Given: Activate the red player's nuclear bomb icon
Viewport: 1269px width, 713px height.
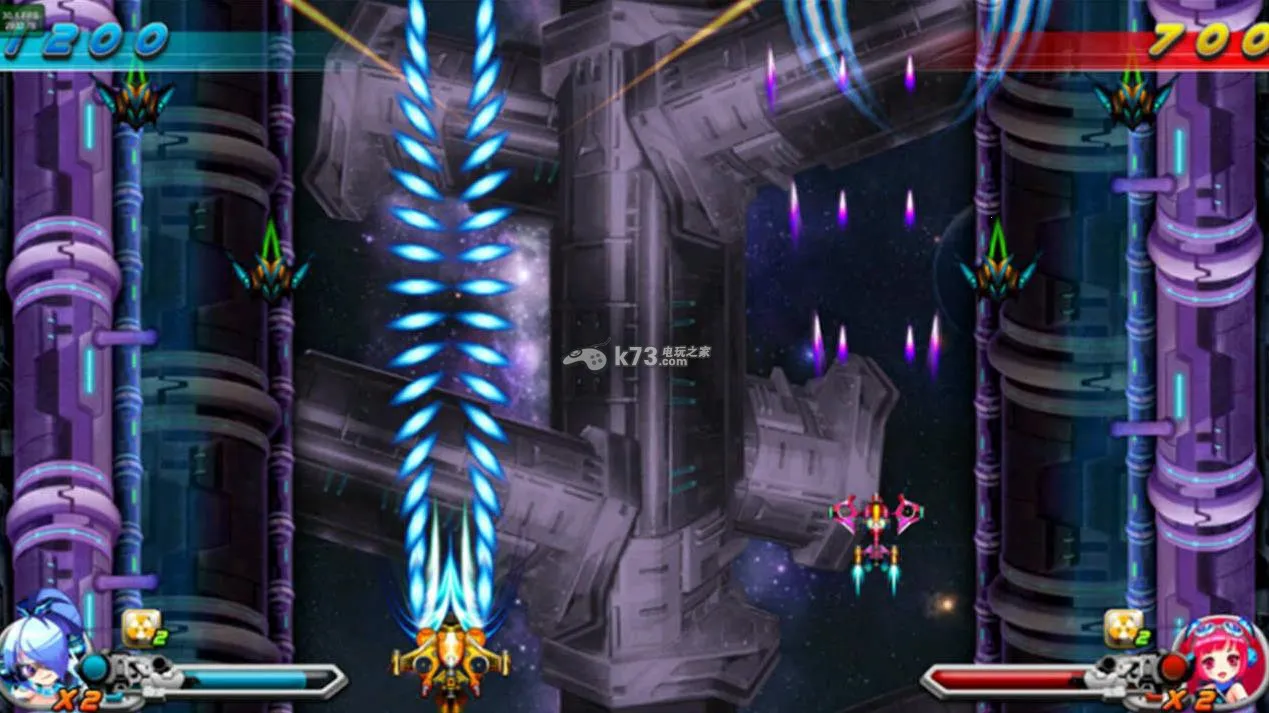Looking at the screenshot, I should pos(1121,628).
